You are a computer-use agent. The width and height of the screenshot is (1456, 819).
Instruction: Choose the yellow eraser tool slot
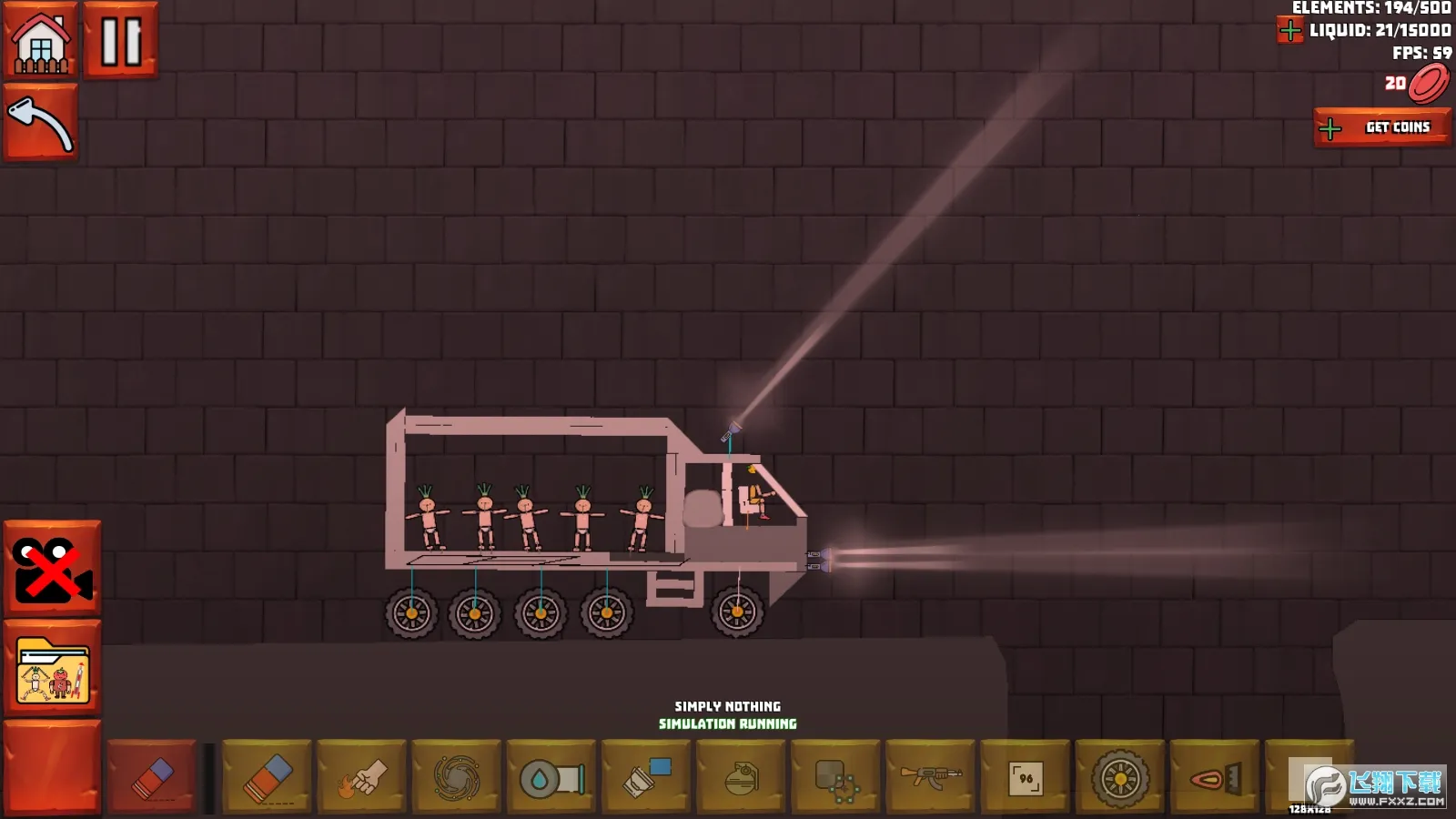tap(268, 778)
